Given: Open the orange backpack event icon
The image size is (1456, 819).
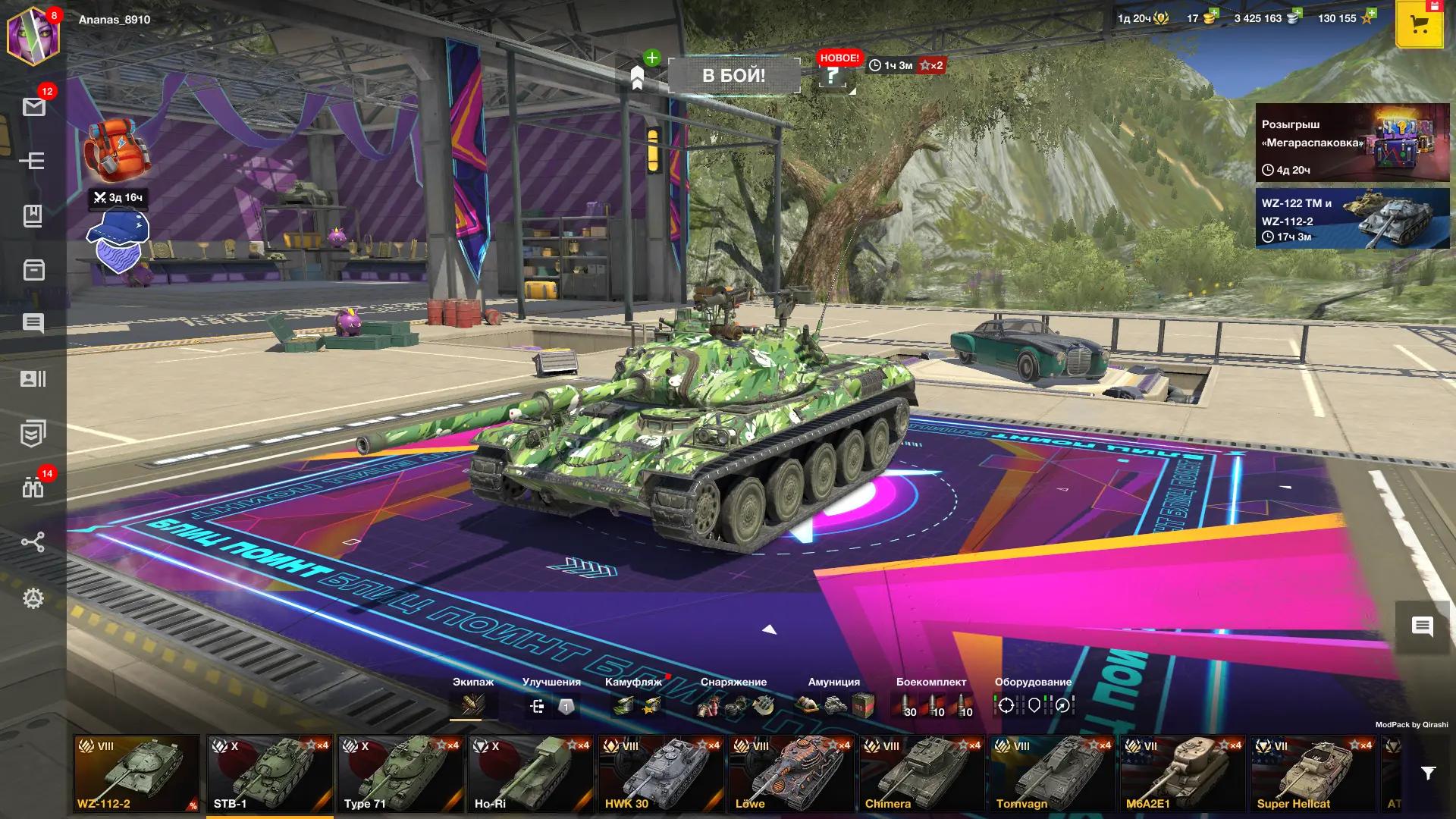Looking at the screenshot, I should 116,149.
